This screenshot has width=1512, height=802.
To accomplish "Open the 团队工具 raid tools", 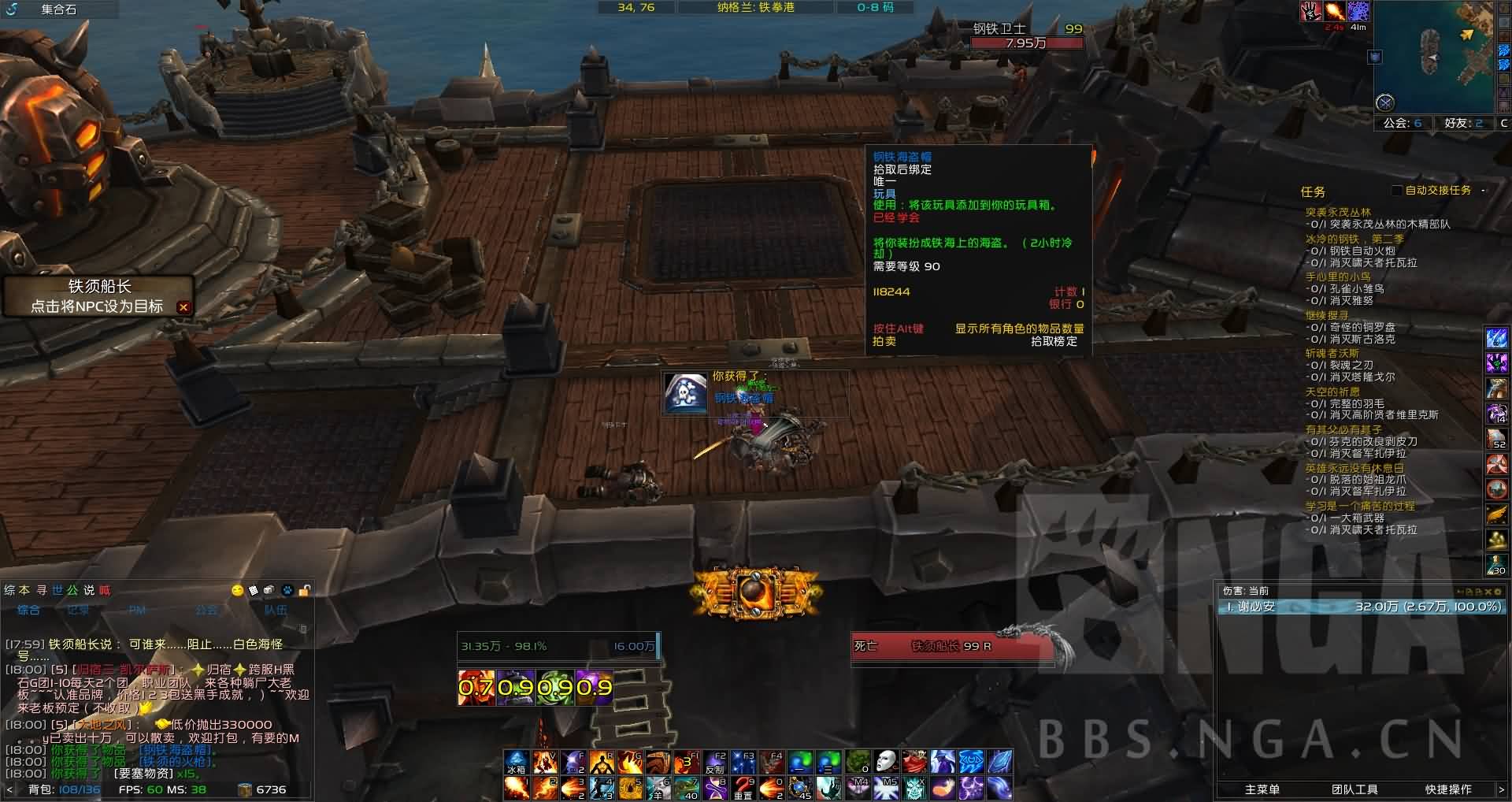I will (1354, 789).
